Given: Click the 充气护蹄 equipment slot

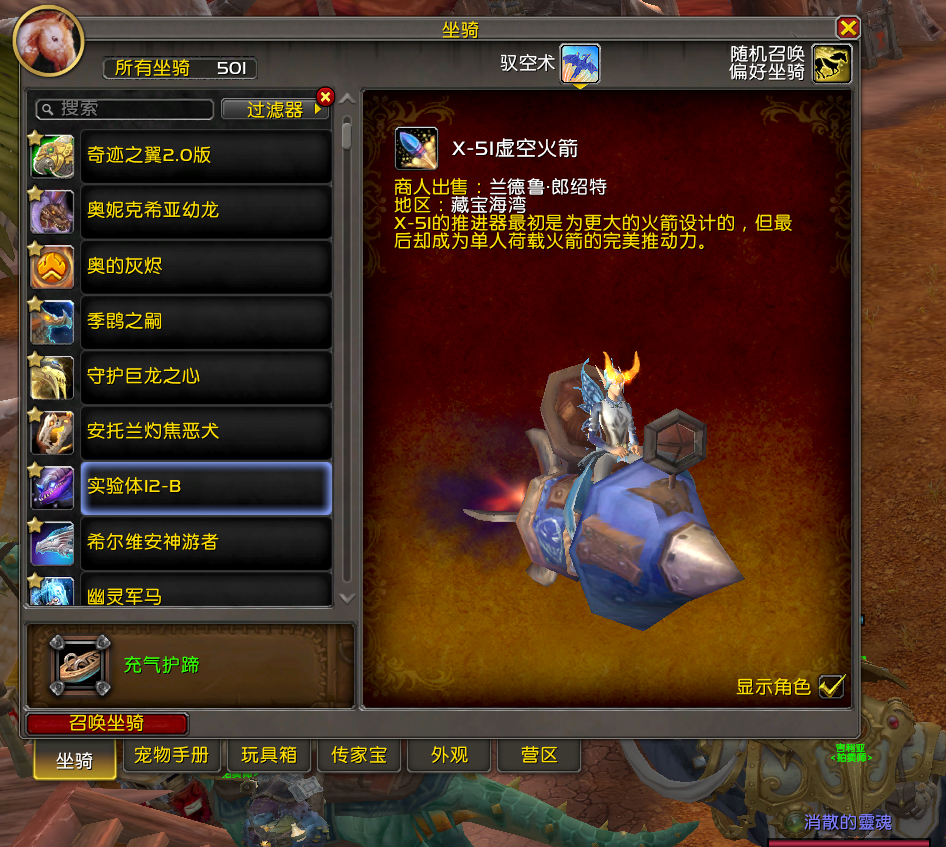Looking at the screenshot, I should point(79,665).
